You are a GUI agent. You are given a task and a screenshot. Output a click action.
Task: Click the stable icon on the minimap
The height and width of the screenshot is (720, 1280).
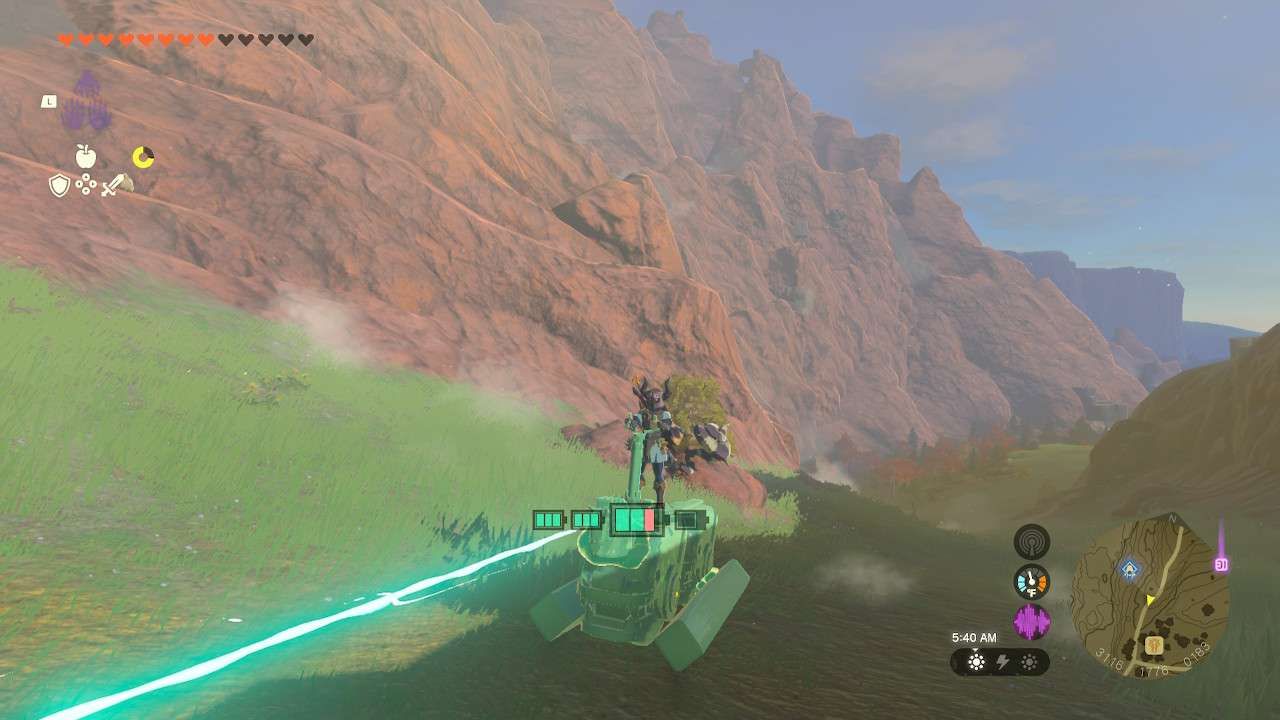tap(1154, 644)
